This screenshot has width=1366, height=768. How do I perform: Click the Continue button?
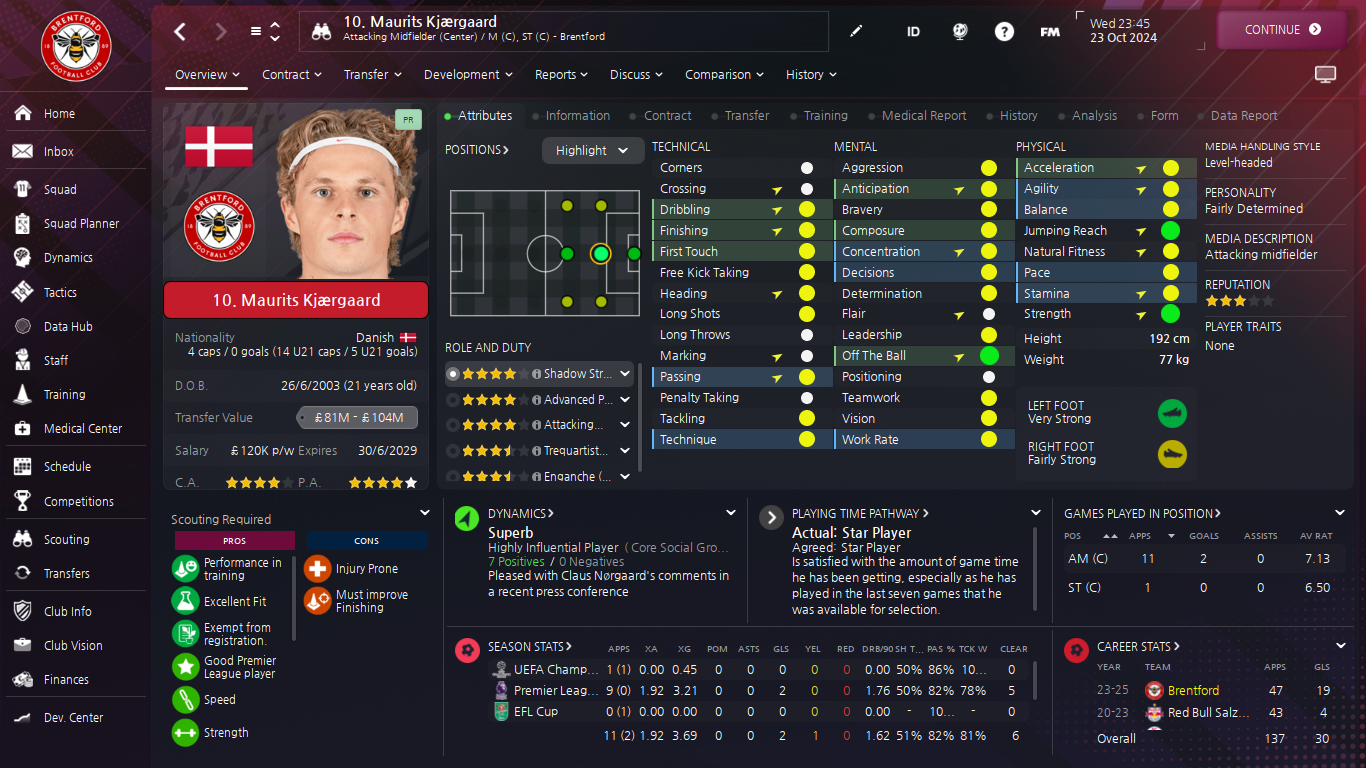click(x=1282, y=30)
